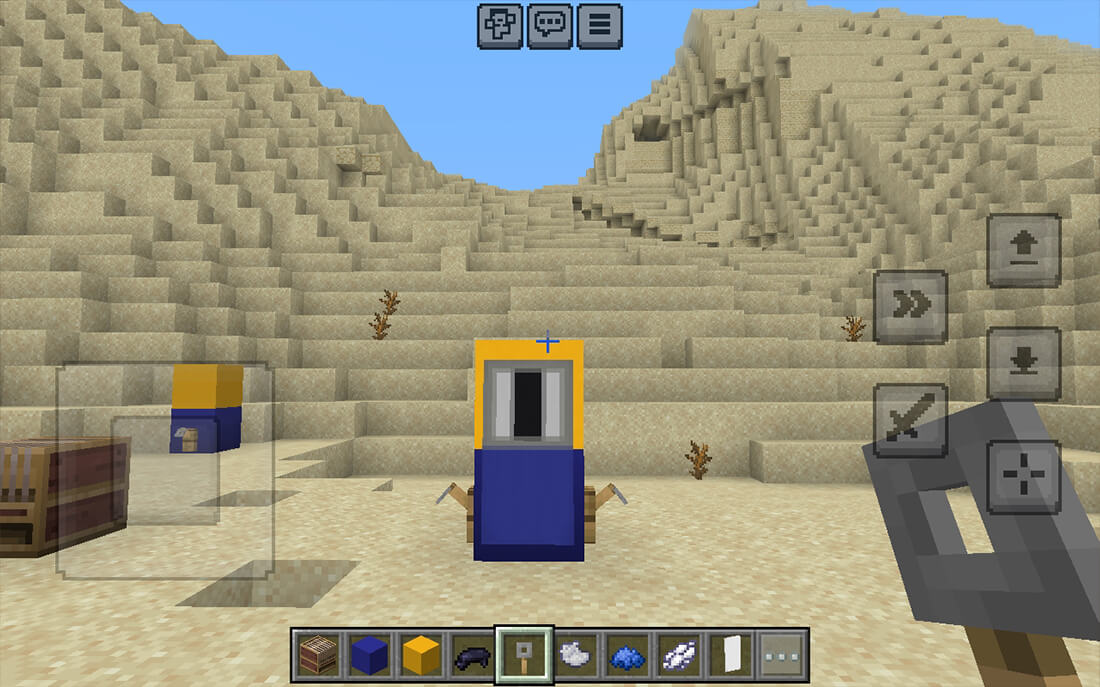The width and height of the screenshot is (1100, 687).
Task: Select the blue concrete block slot
Action: tap(369, 655)
